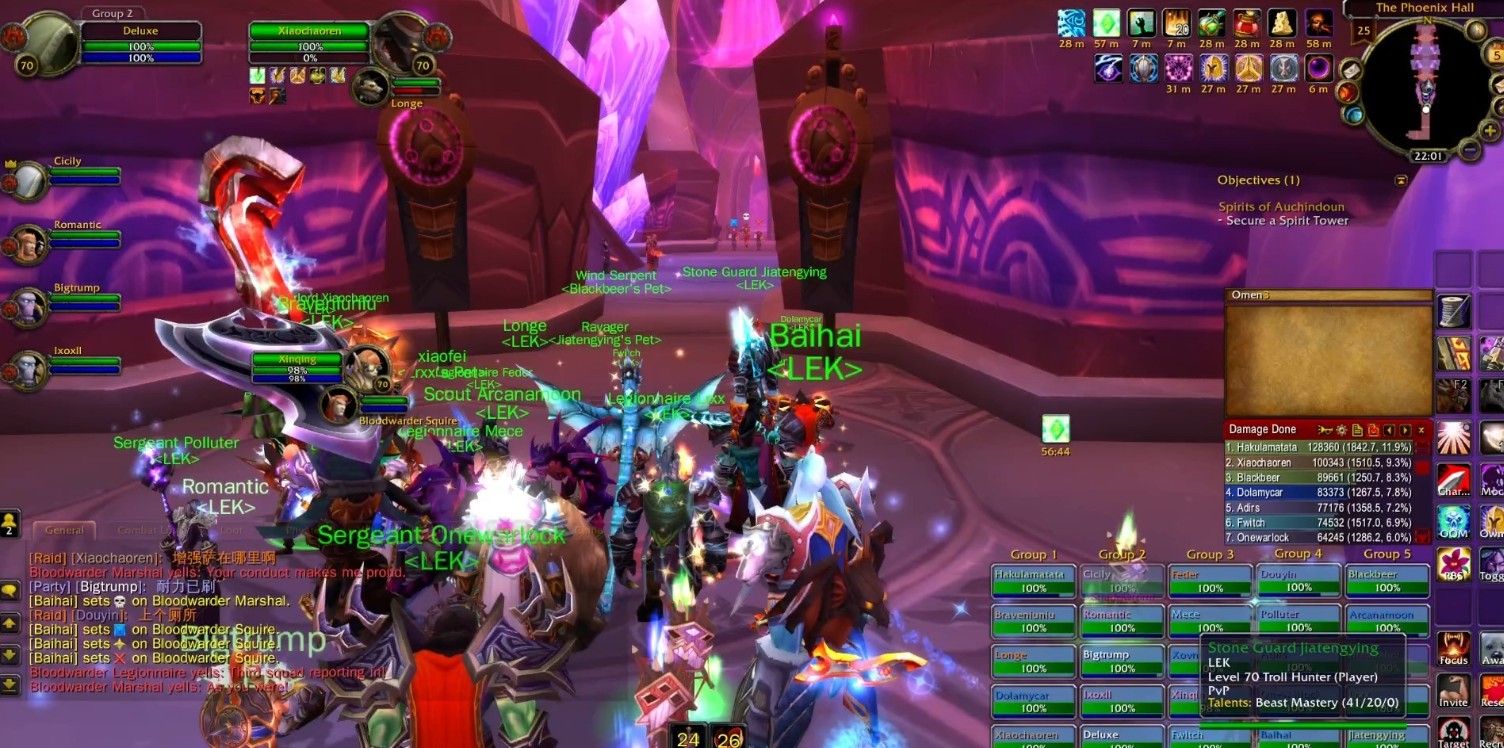
Task: Close the Damage Done meter window
Action: coord(1421,430)
